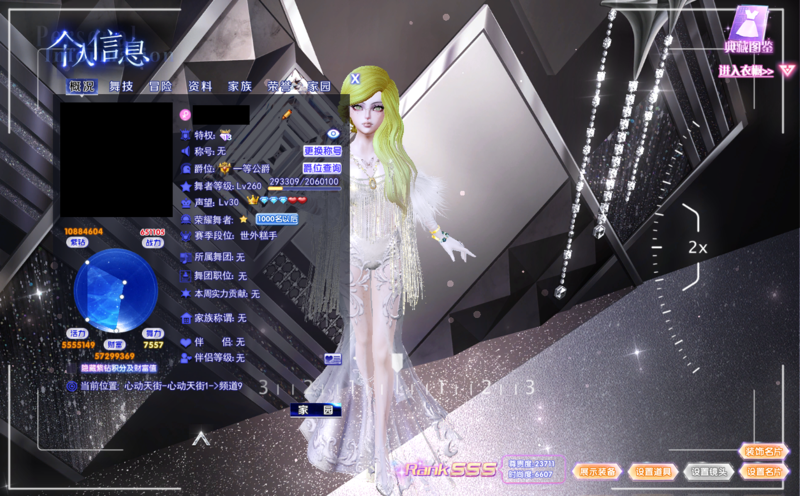Switch to the 荣誉 tab
800x496 pixels.
click(x=279, y=87)
